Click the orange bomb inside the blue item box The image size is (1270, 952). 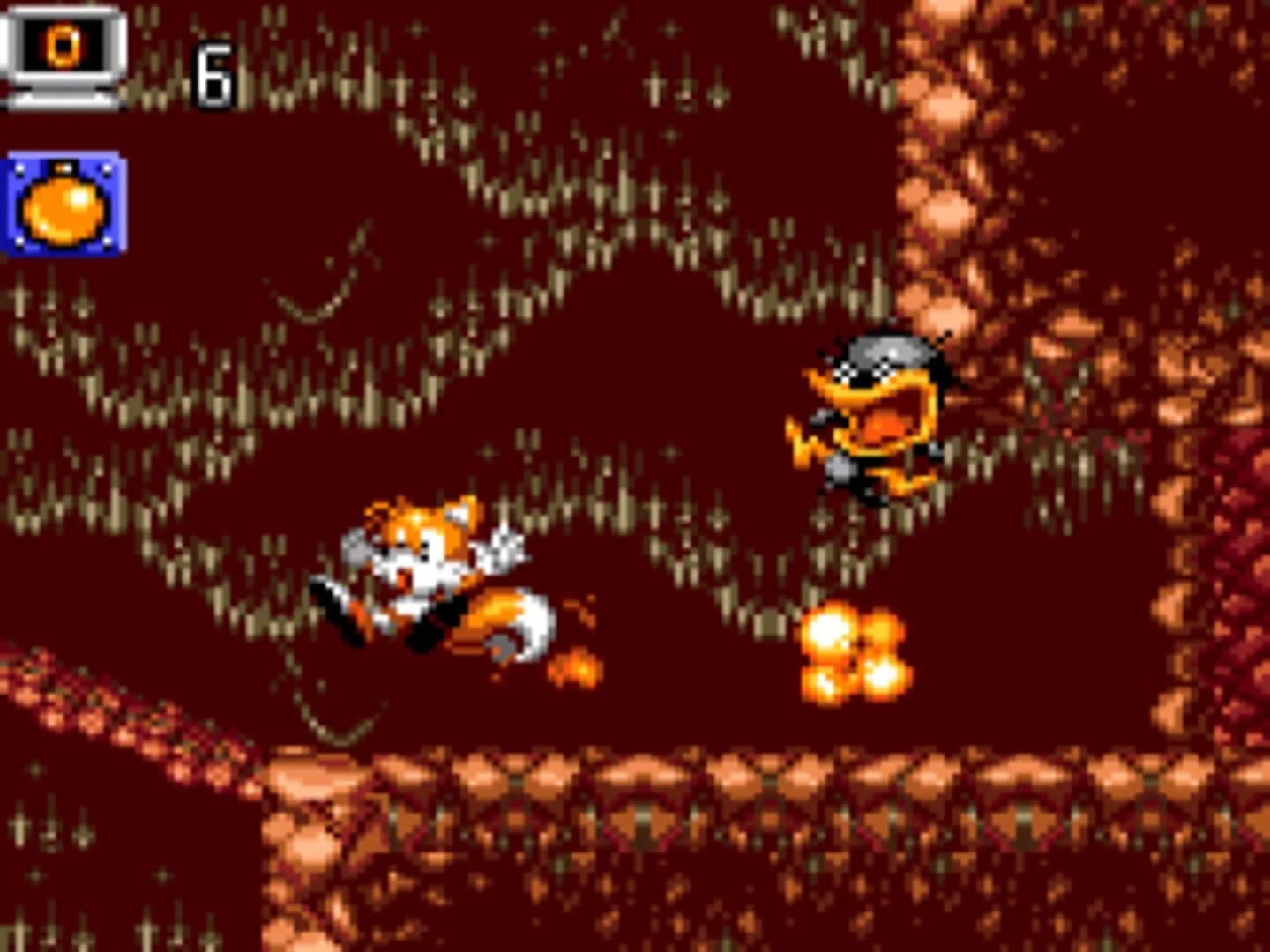(x=62, y=205)
